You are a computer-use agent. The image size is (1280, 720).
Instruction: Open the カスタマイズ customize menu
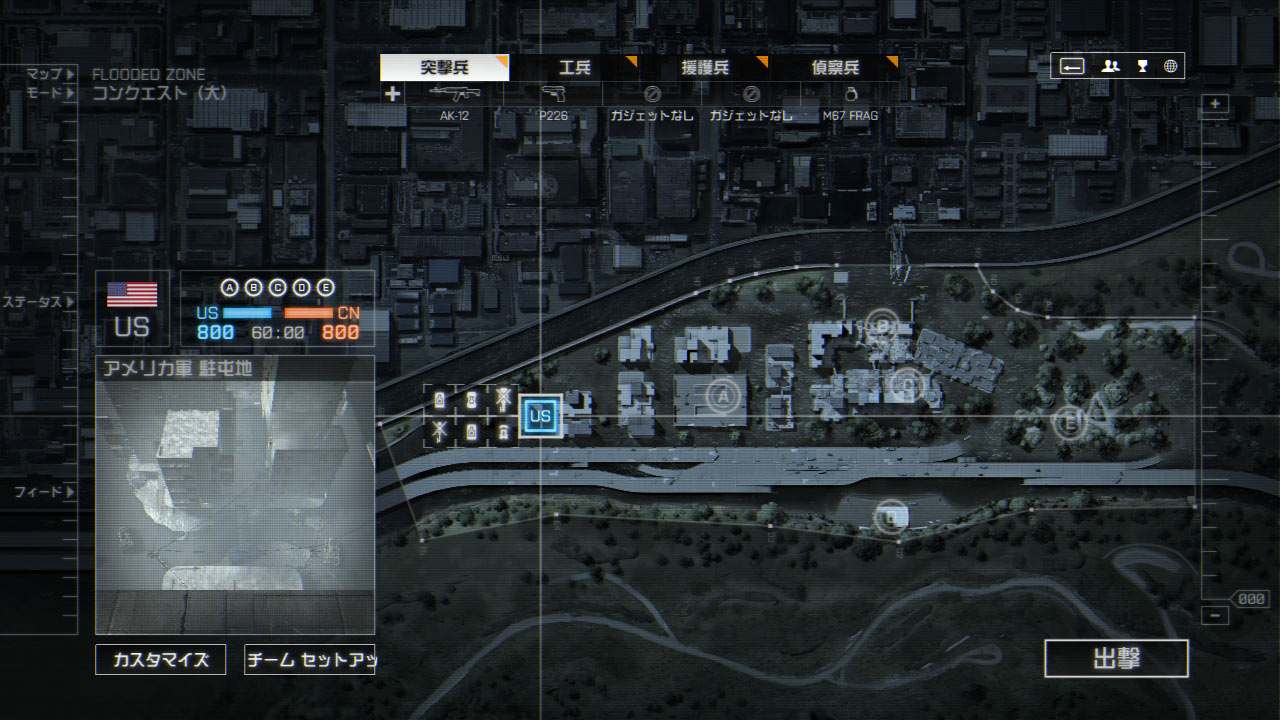pyautogui.click(x=161, y=660)
